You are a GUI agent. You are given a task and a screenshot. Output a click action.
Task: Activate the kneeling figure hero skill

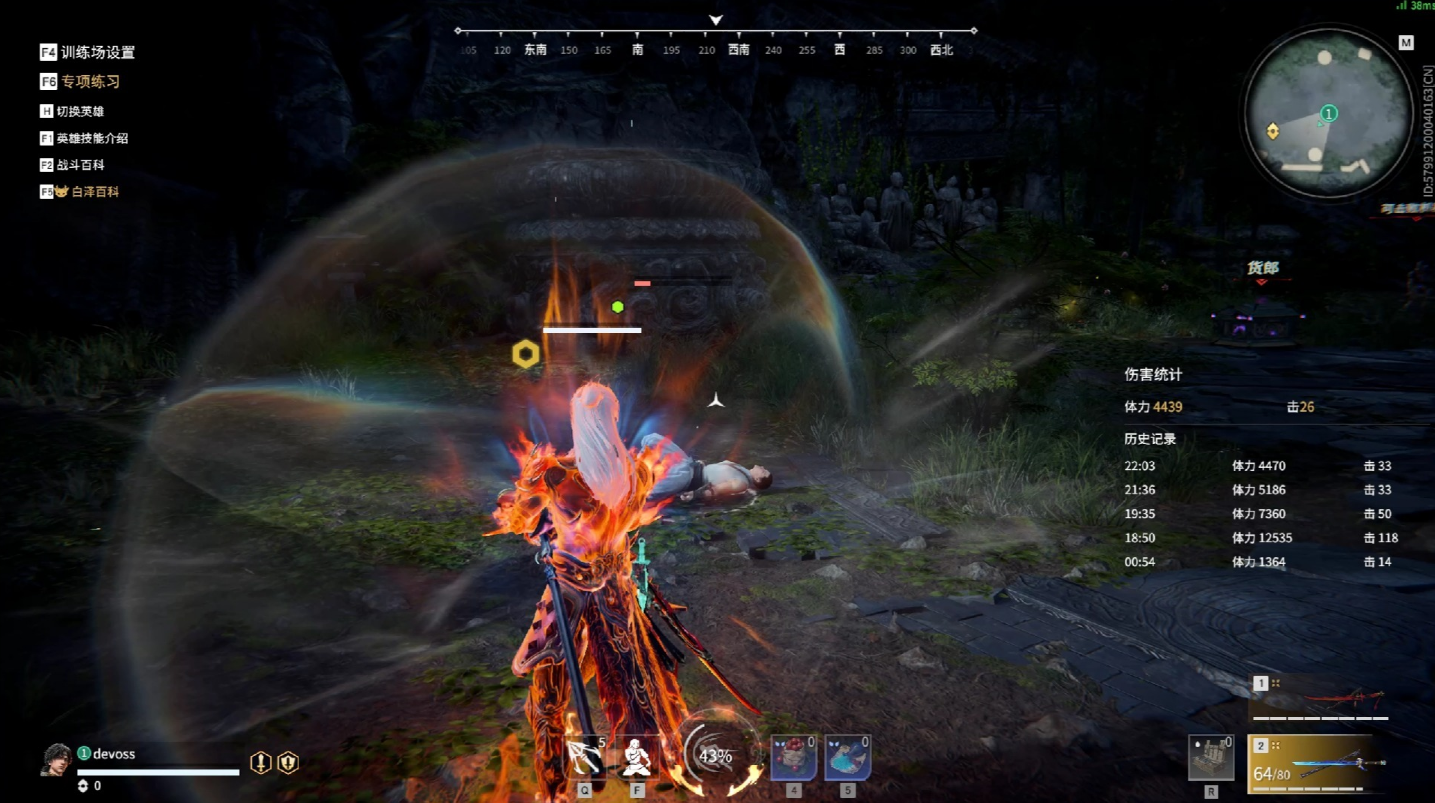coord(637,759)
